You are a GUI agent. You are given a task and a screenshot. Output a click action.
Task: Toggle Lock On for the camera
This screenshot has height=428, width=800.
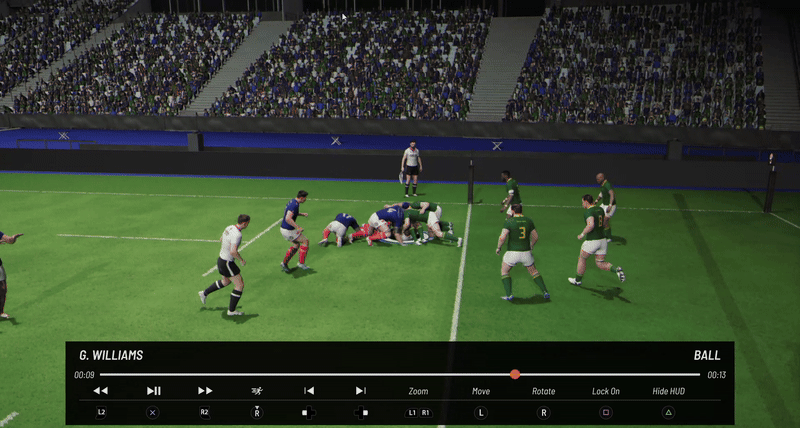pyautogui.click(x=606, y=391)
